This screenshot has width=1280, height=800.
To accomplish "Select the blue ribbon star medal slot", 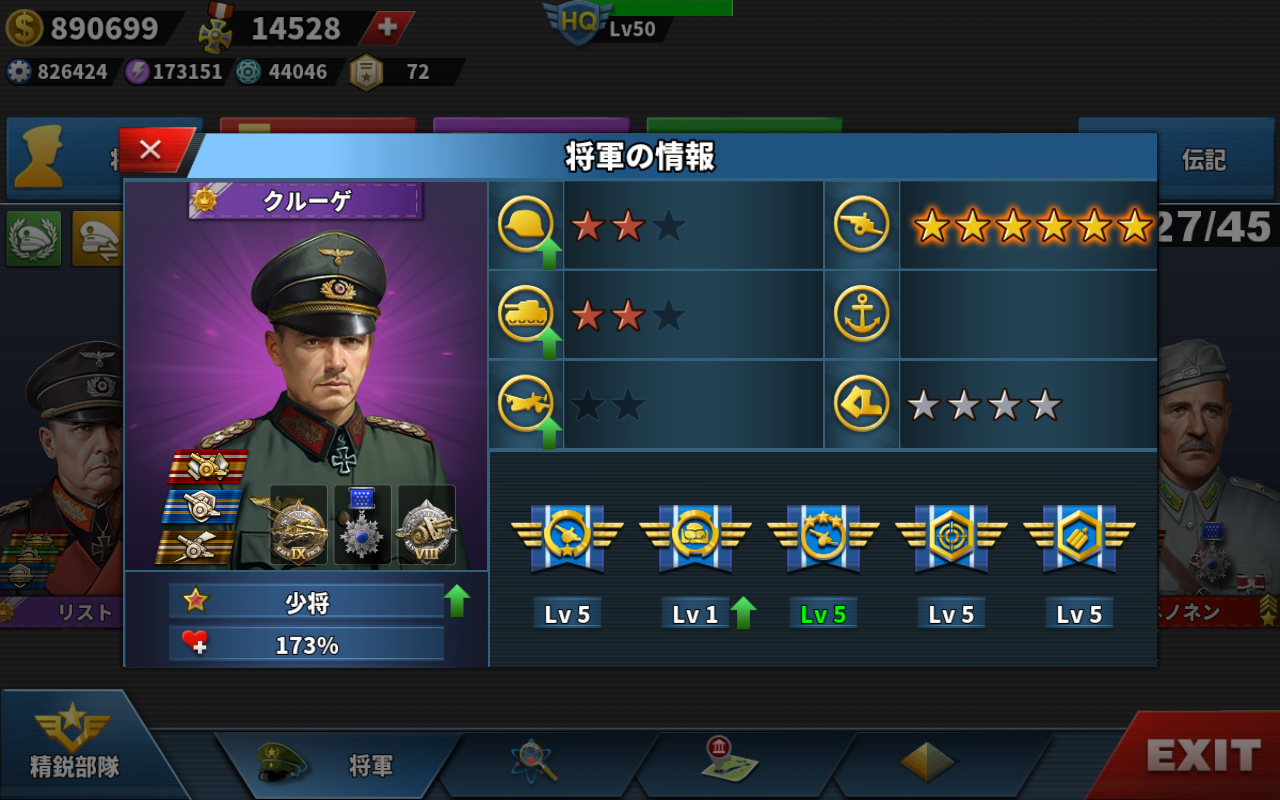I will [x=362, y=525].
